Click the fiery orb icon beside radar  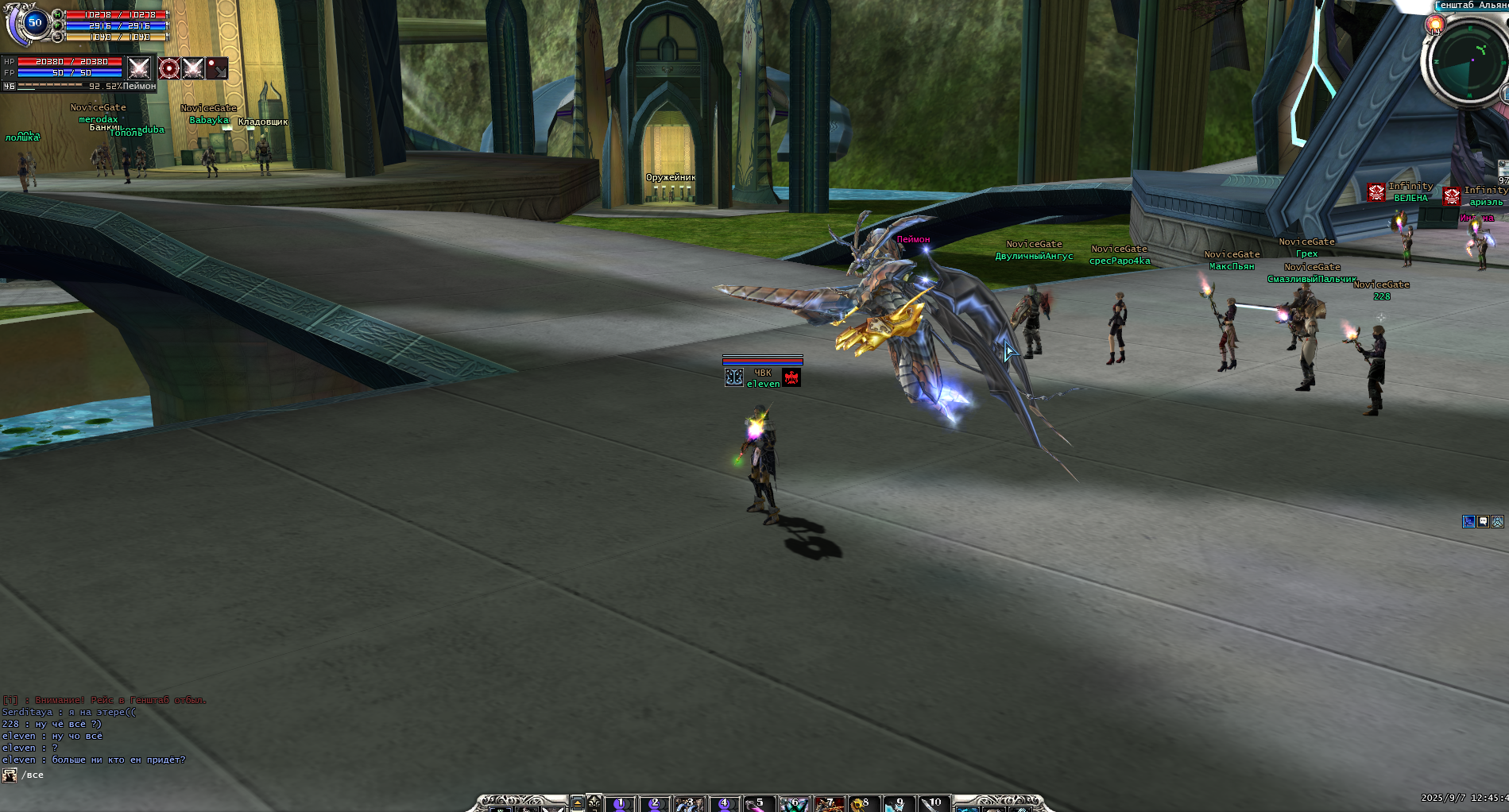1435,25
